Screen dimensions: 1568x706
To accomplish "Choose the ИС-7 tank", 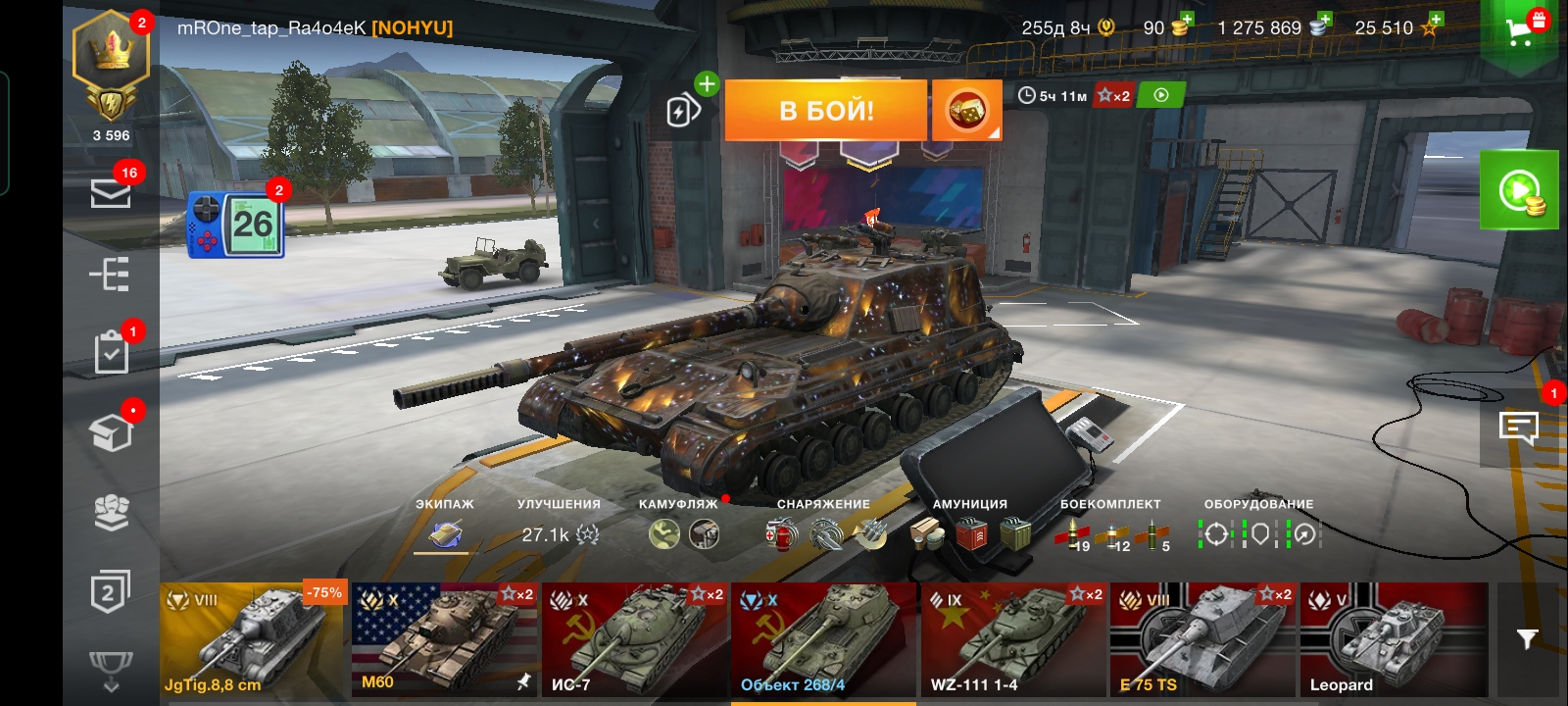I will [x=634, y=639].
